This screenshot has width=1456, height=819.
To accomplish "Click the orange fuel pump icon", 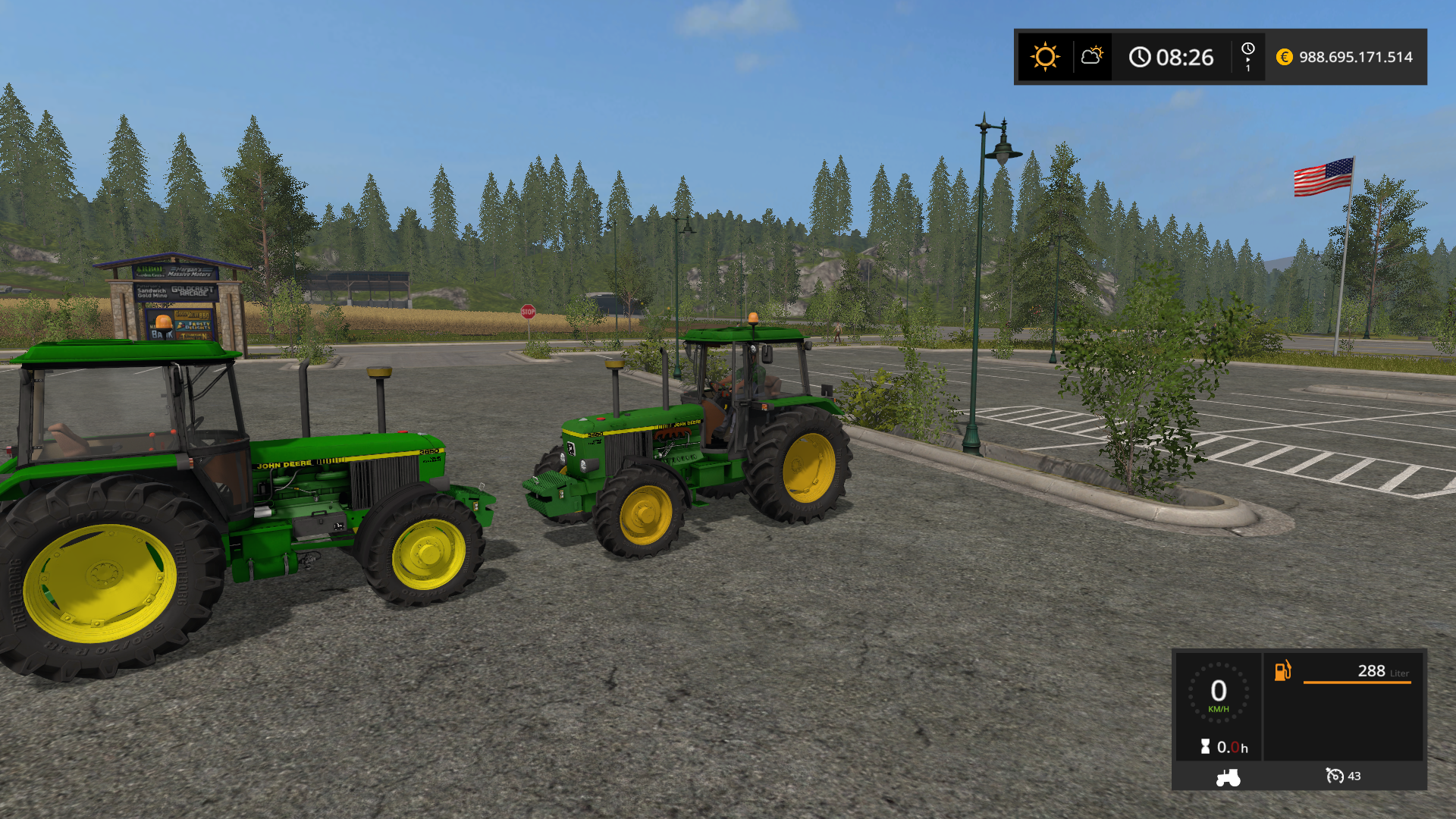I will [x=1282, y=670].
